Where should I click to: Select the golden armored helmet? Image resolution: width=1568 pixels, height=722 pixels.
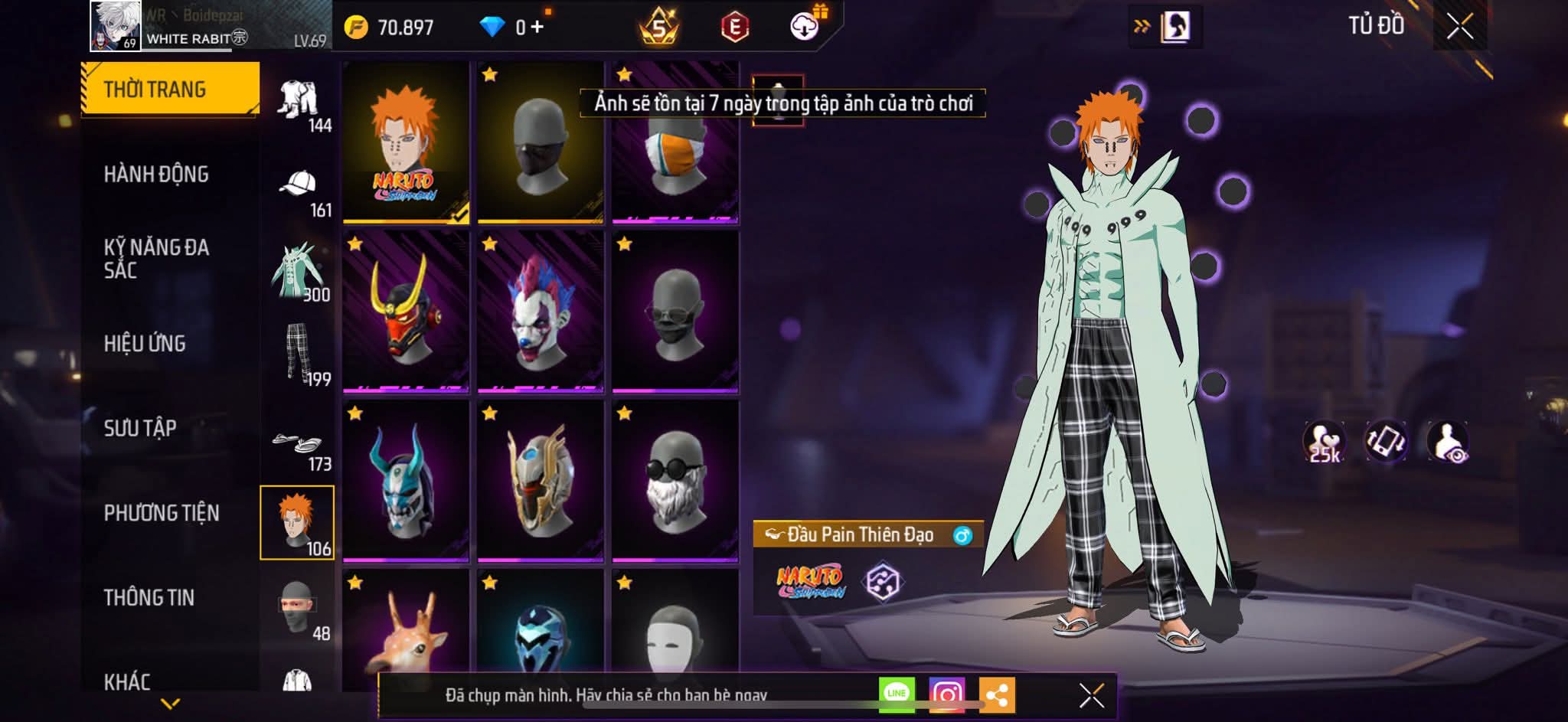(x=541, y=481)
